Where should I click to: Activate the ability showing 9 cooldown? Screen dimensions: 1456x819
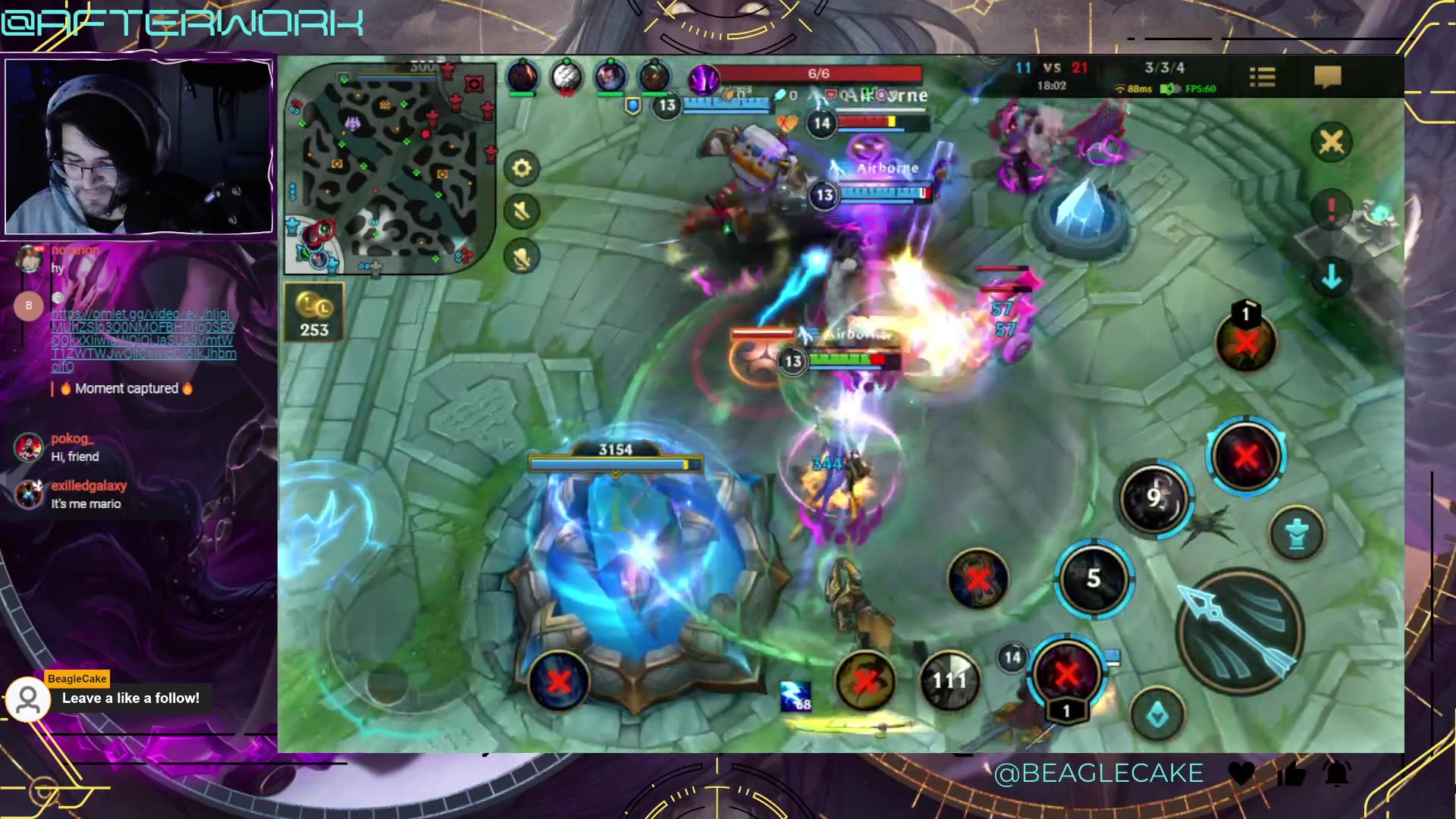tap(1153, 497)
